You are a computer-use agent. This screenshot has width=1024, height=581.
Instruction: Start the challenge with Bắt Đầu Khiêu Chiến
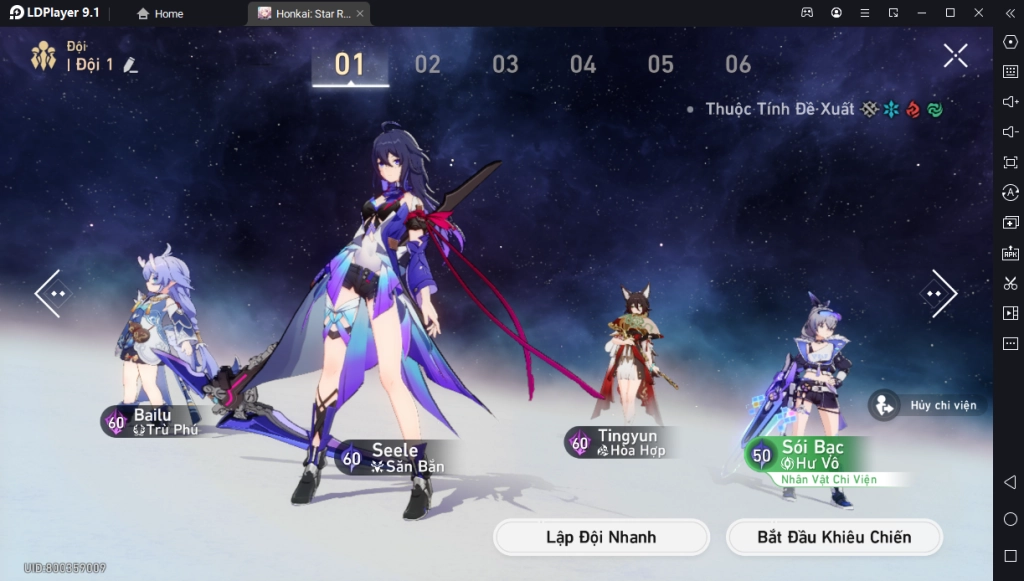click(x=834, y=537)
